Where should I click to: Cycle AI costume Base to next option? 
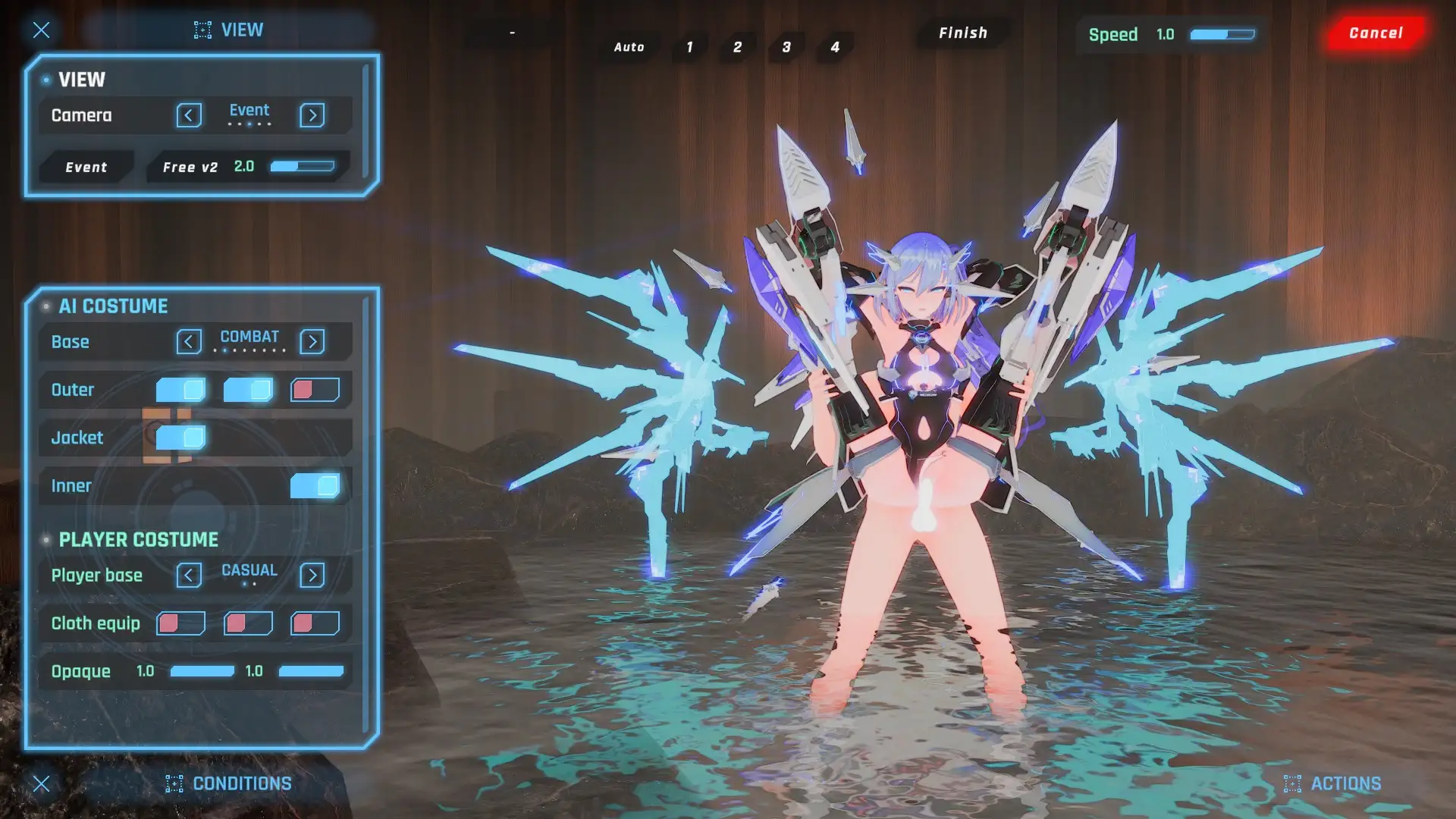312,342
